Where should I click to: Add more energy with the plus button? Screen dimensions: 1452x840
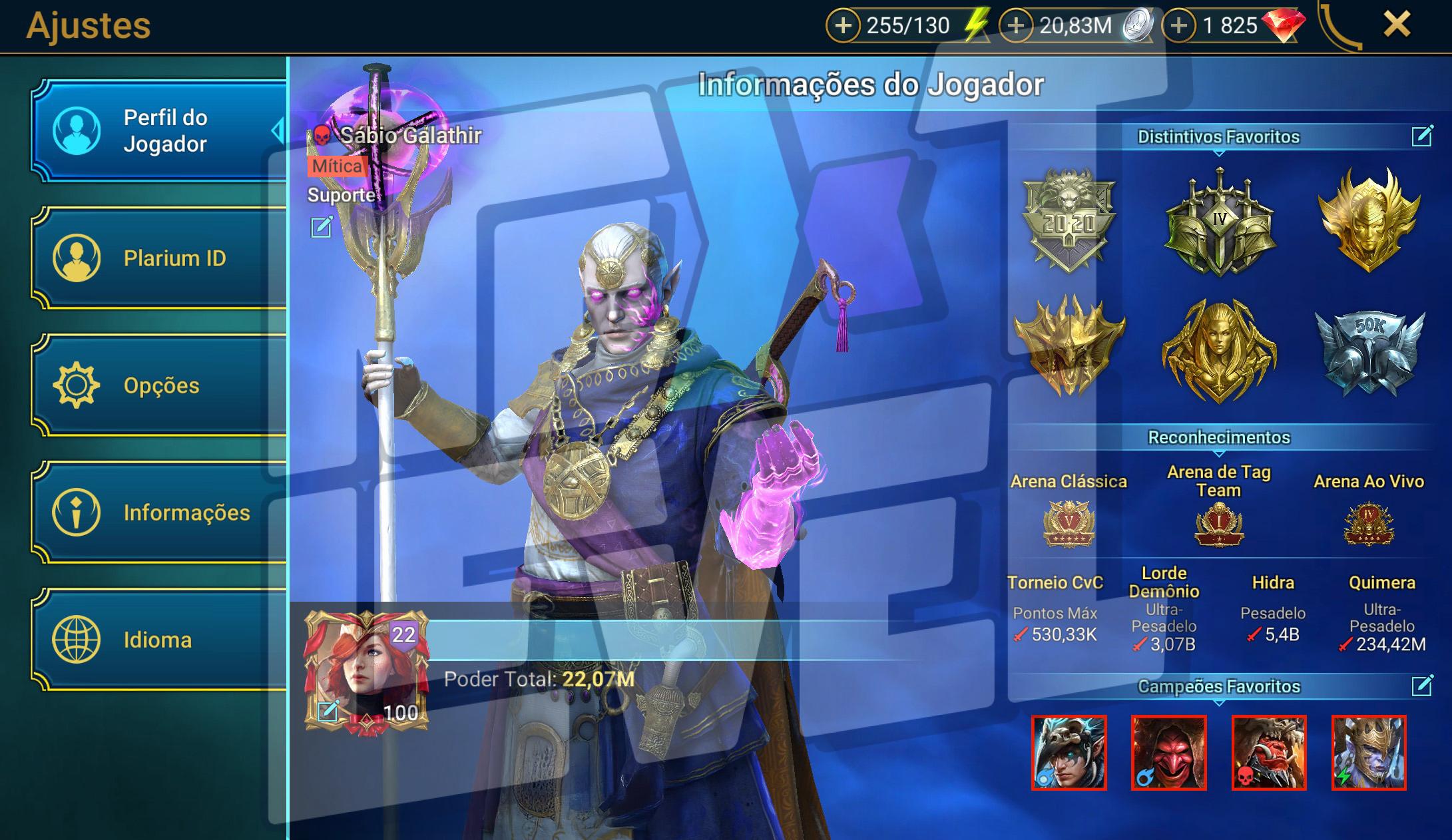pos(843,26)
